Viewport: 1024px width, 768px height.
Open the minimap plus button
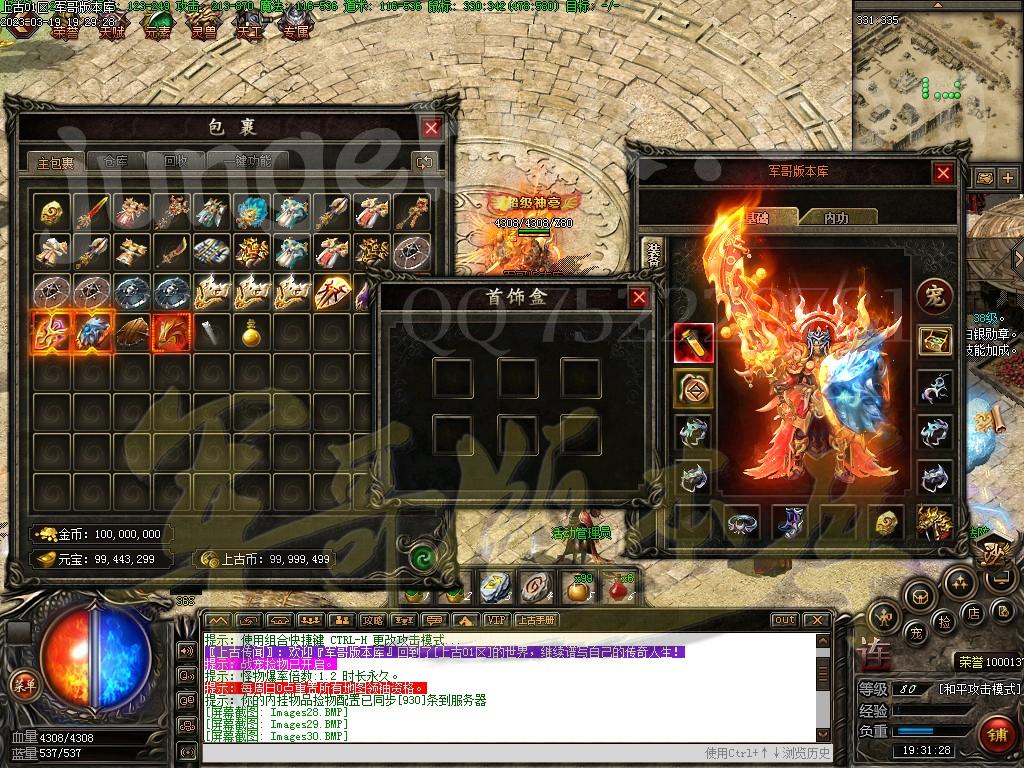[1007, 178]
